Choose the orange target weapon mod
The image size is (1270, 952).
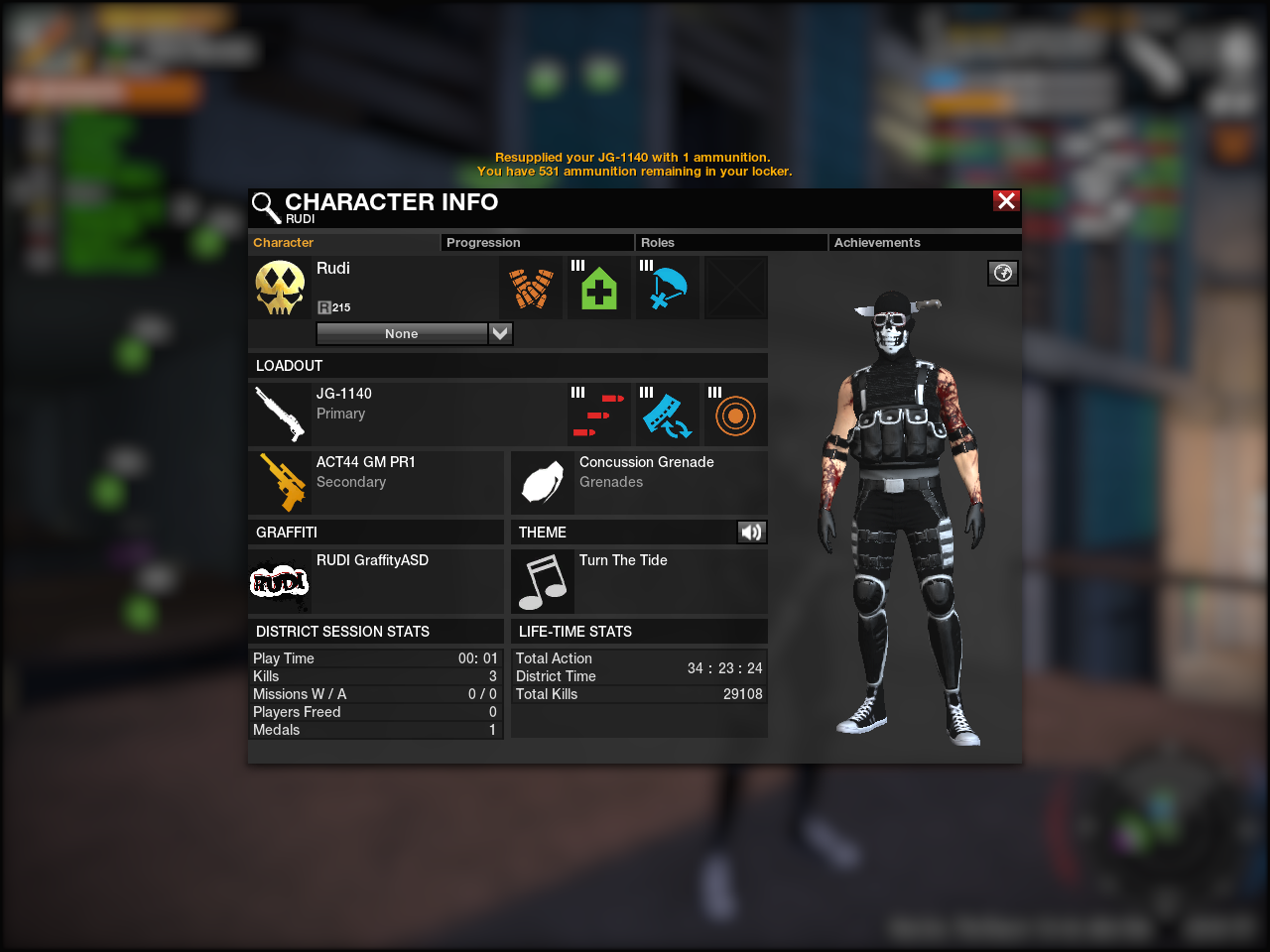click(x=735, y=415)
